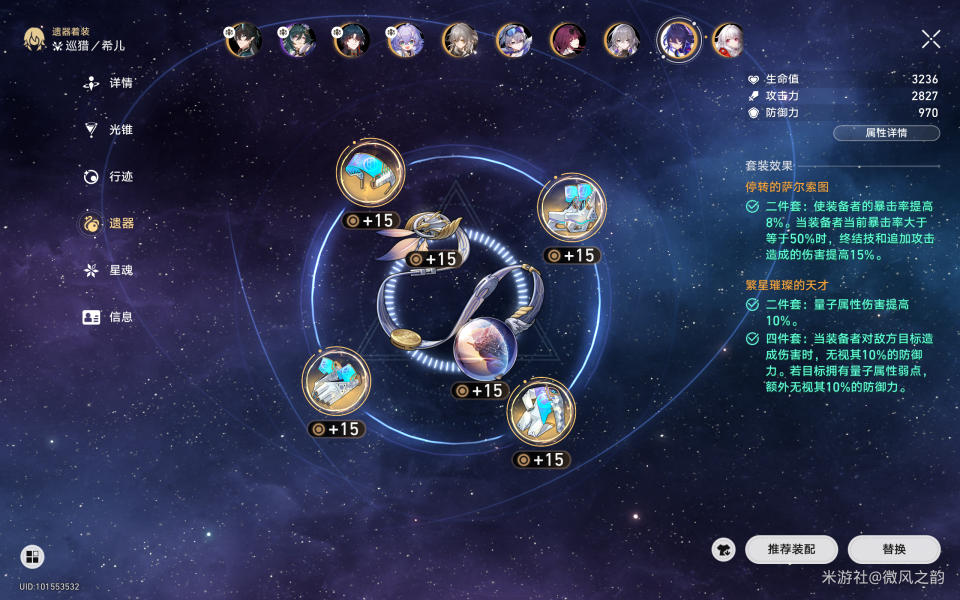
Task: Switch to the white-haired red-clothed character portrait
Action: click(729, 40)
